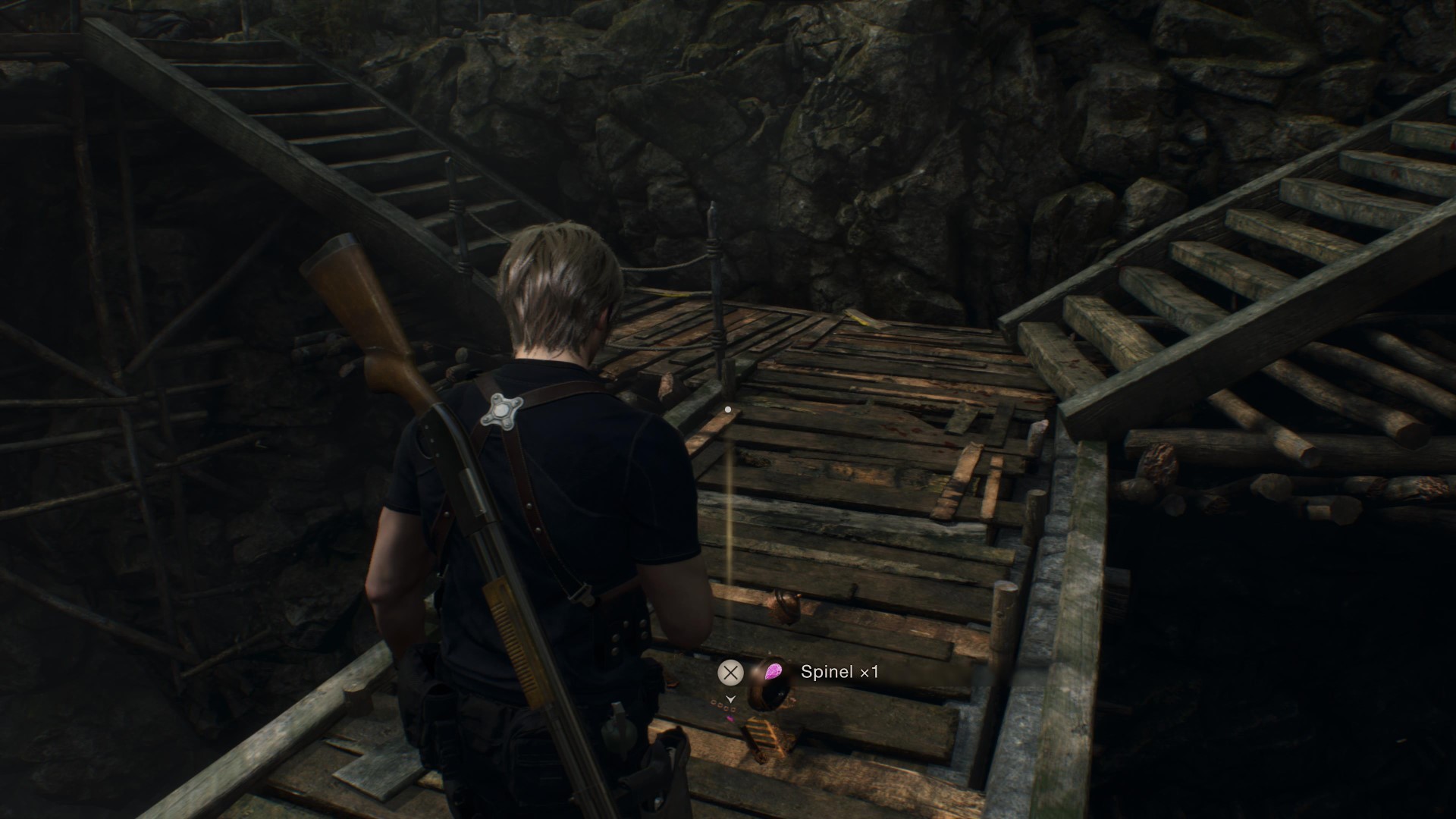Click the ×1 quantity text
The image size is (1456, 819).
pyautogui.click(x=869, y=672)
